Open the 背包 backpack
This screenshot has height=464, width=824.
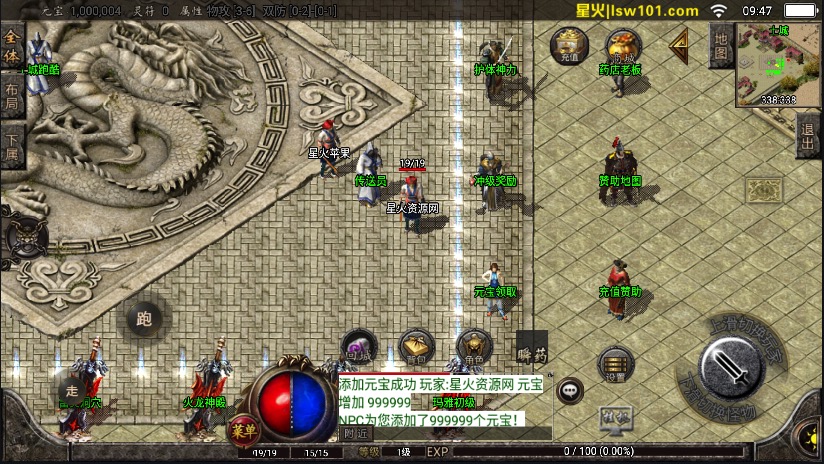pos(416,347)
